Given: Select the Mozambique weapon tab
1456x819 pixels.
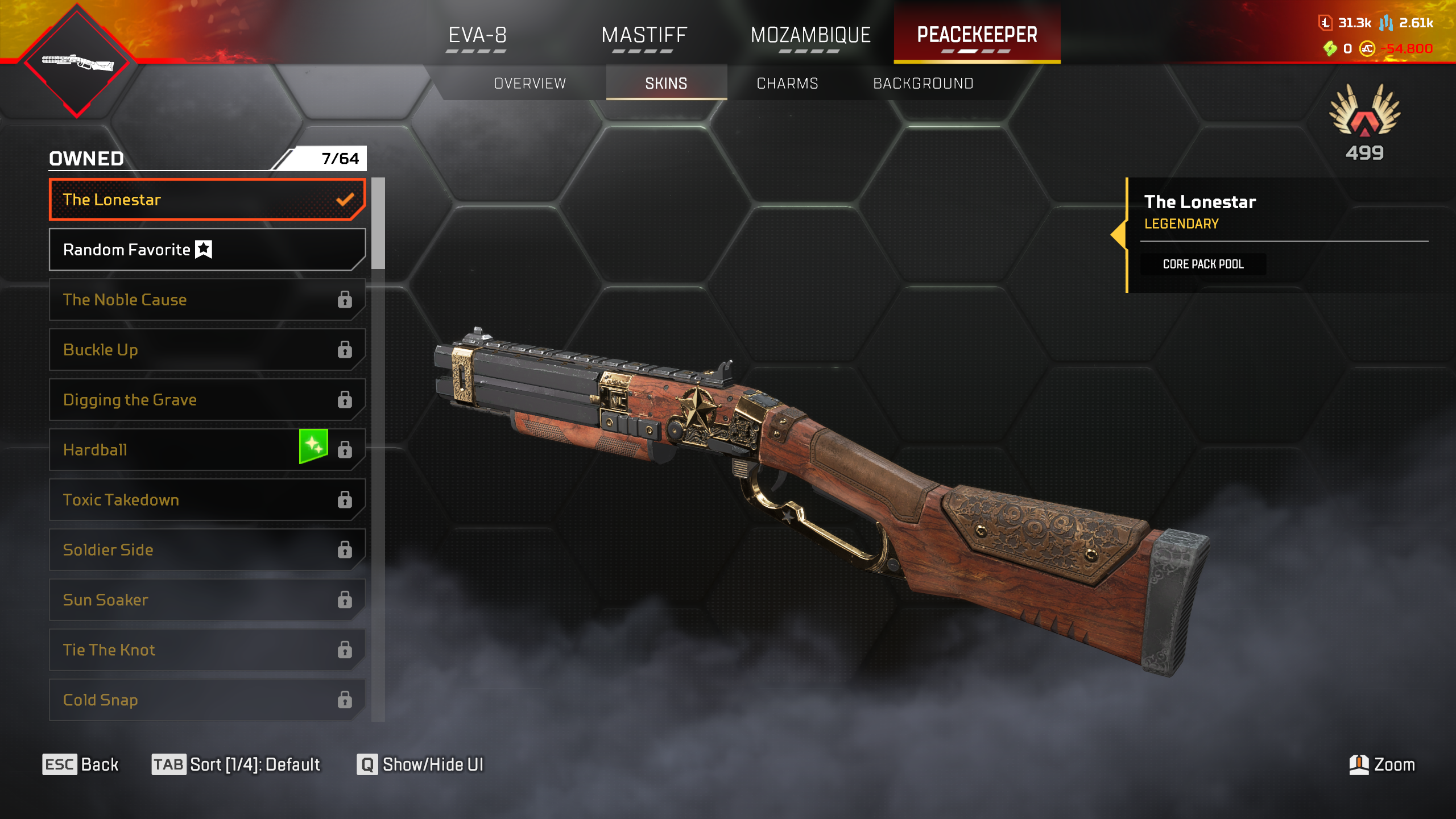Looking at the screenshot, I should [x=810, y=35].
